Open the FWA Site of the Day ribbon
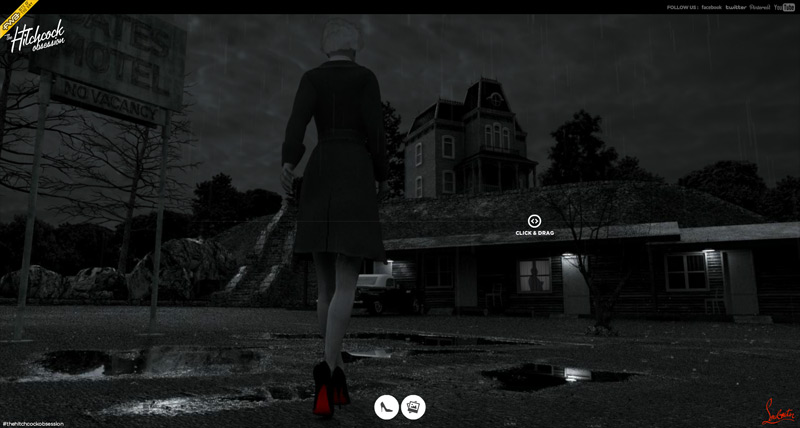The width and height of the screenshot is (800, 428). (16, 14)
